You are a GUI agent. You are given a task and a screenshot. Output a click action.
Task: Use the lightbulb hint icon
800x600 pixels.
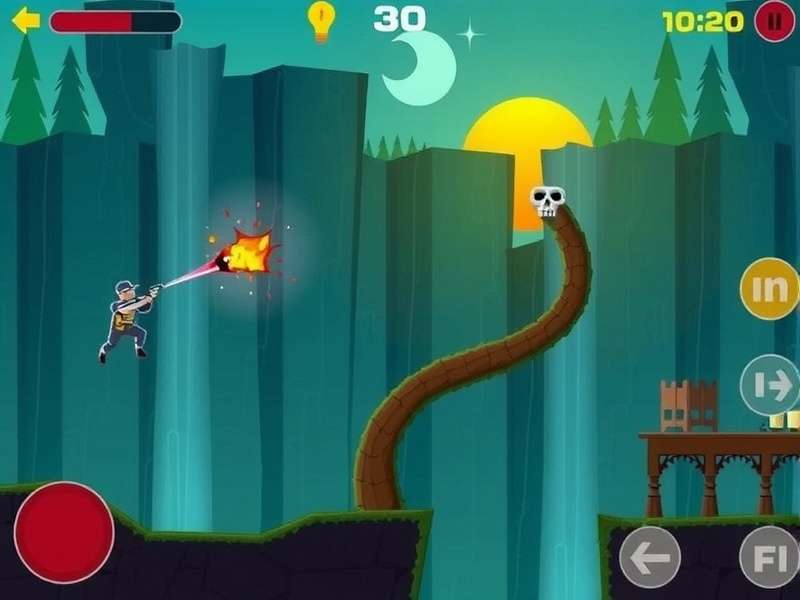(x=321, y=21)
